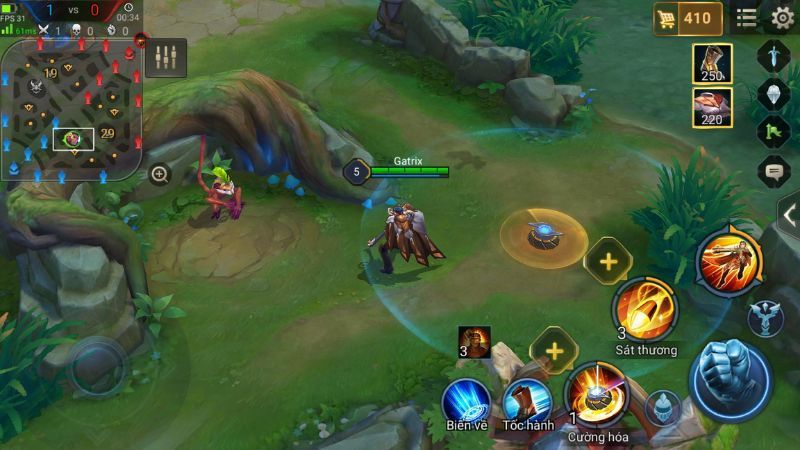The width and height of the screenshot is (800, 450).
Task: Send the sword attack signal
Action: pyautogui.click(x=775, y=54)
